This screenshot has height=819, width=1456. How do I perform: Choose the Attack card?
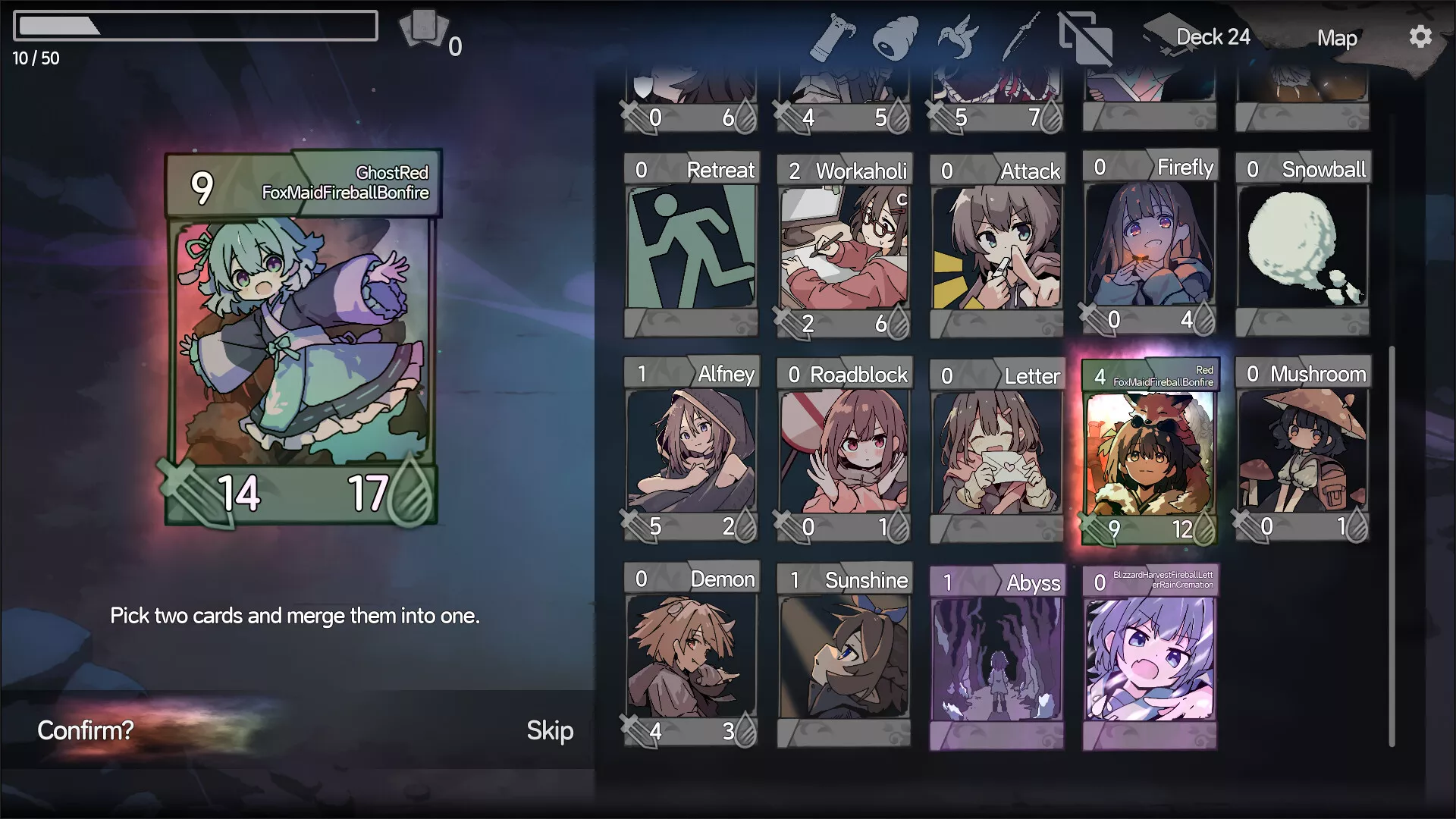coord(997,244)
